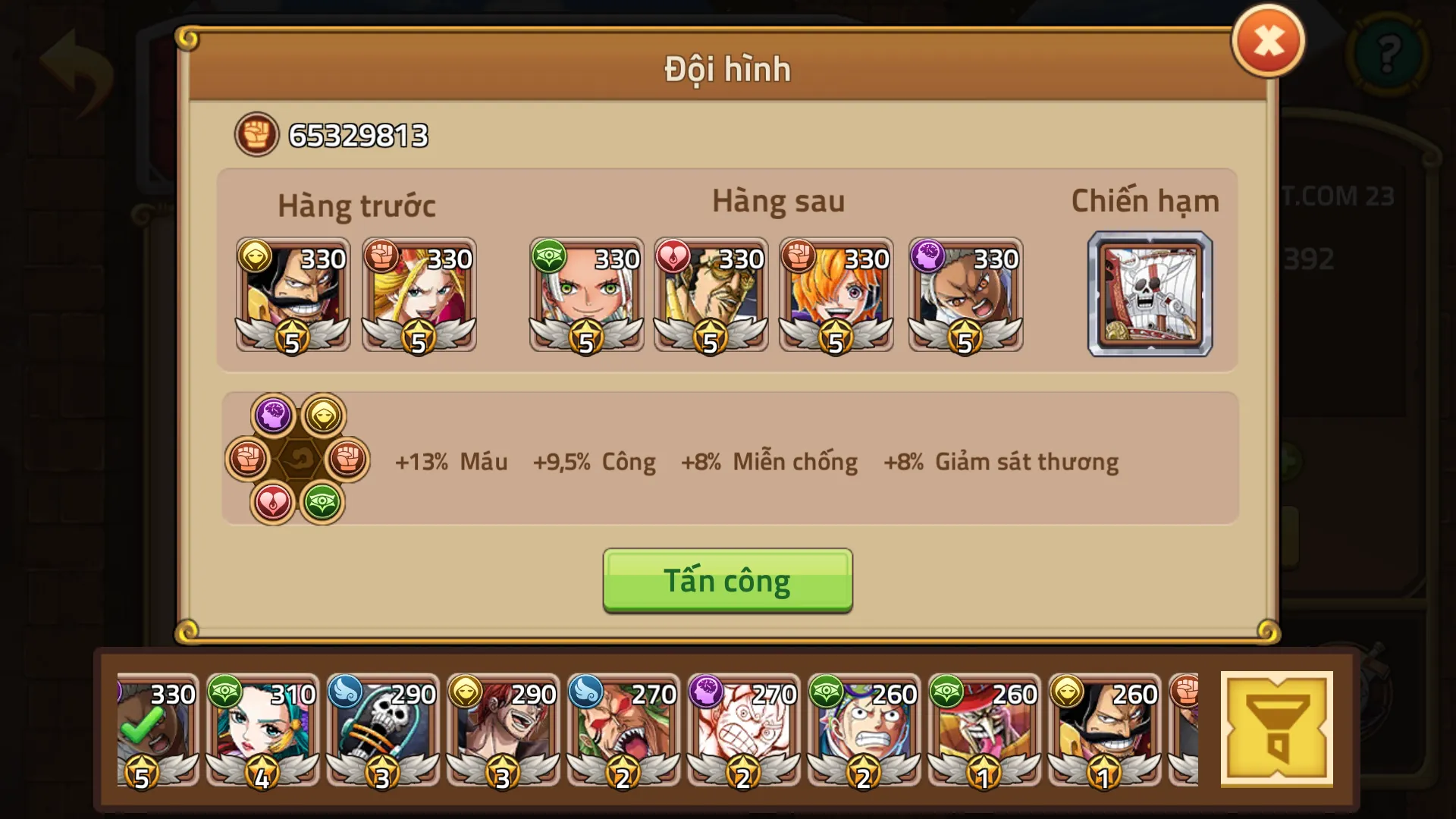Select the orange-haired Nami back row hero

[x=836, y=296]
